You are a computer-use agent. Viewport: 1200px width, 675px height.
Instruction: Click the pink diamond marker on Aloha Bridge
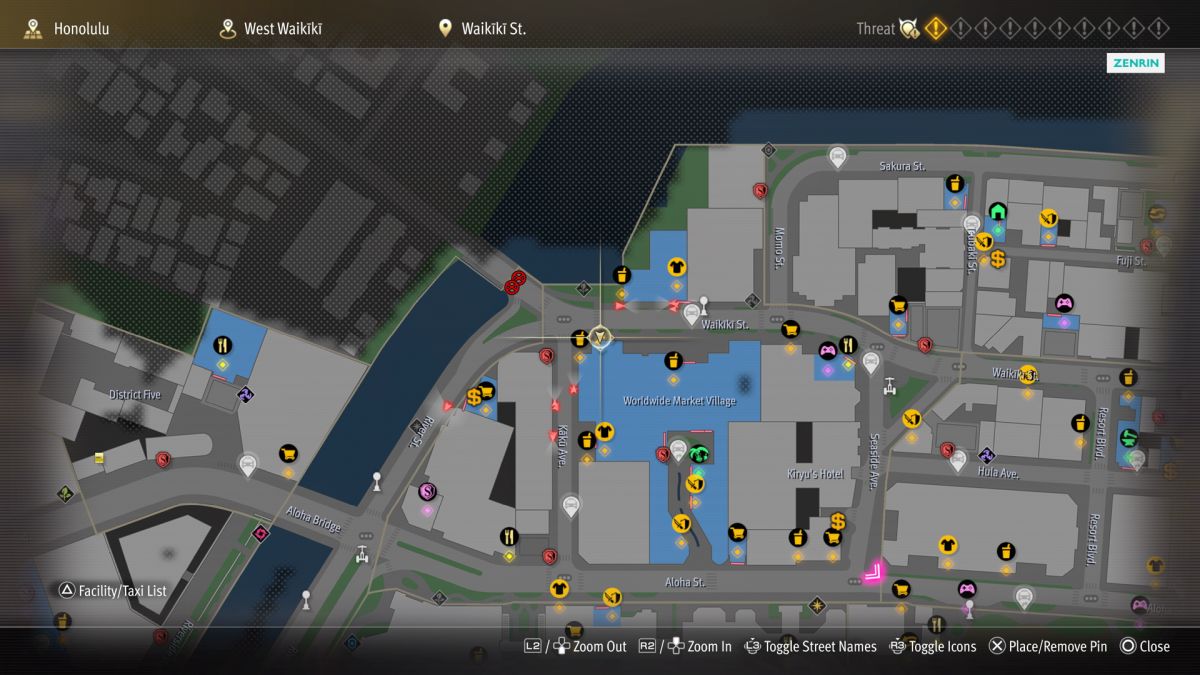pyautogui.click(x=262, y=533)
